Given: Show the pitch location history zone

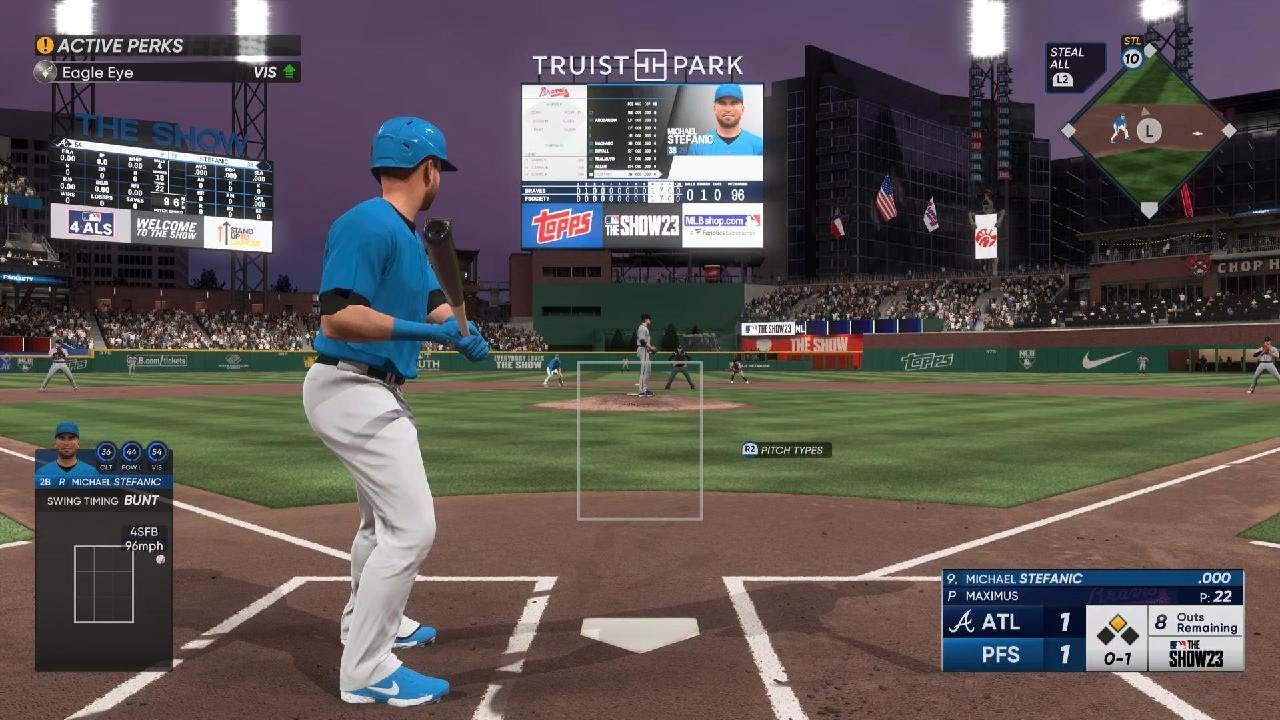Looking at the screenshot, I should click(x=103, y=583).
